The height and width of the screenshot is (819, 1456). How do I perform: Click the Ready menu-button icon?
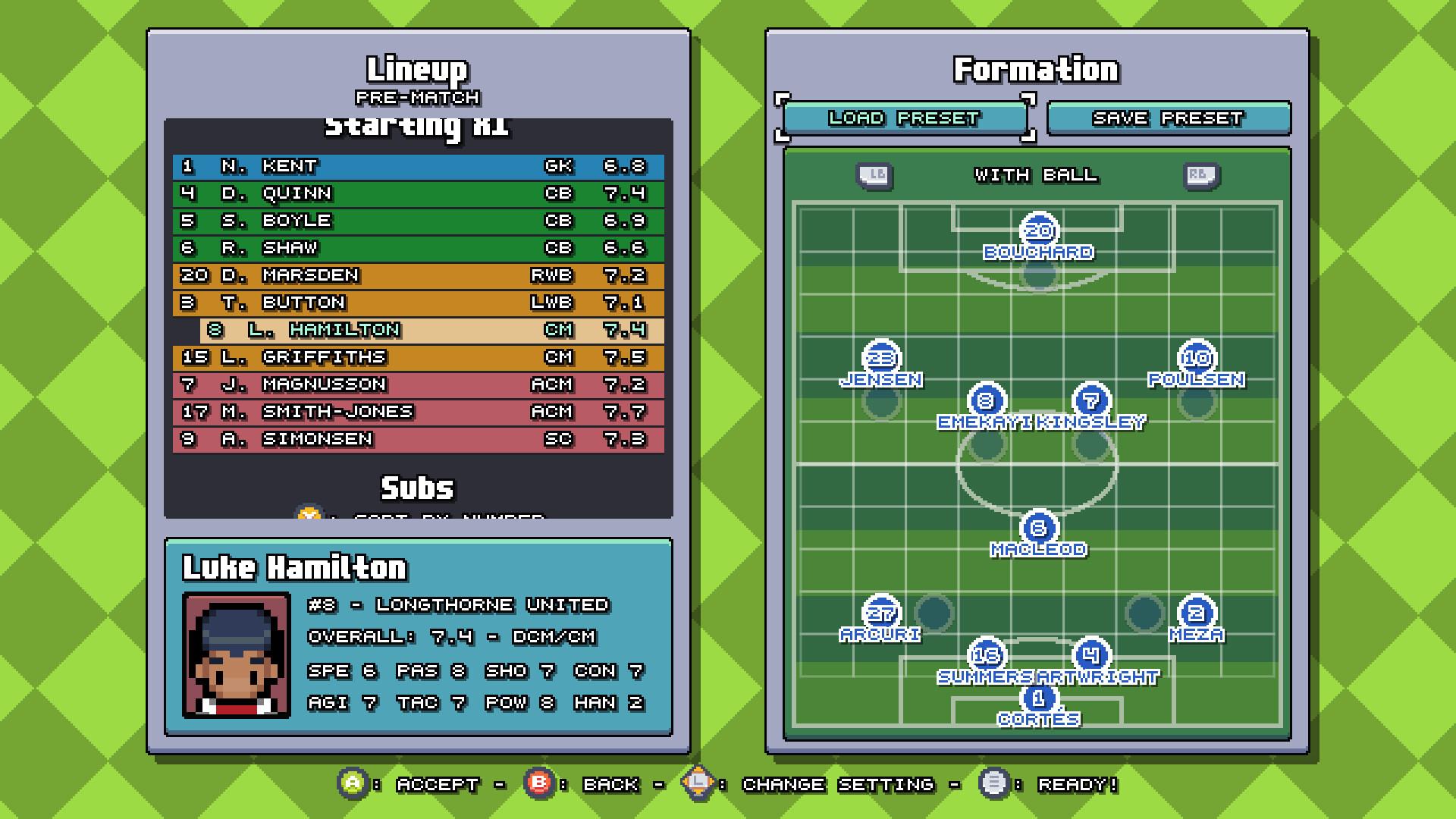tap(994, 785)
